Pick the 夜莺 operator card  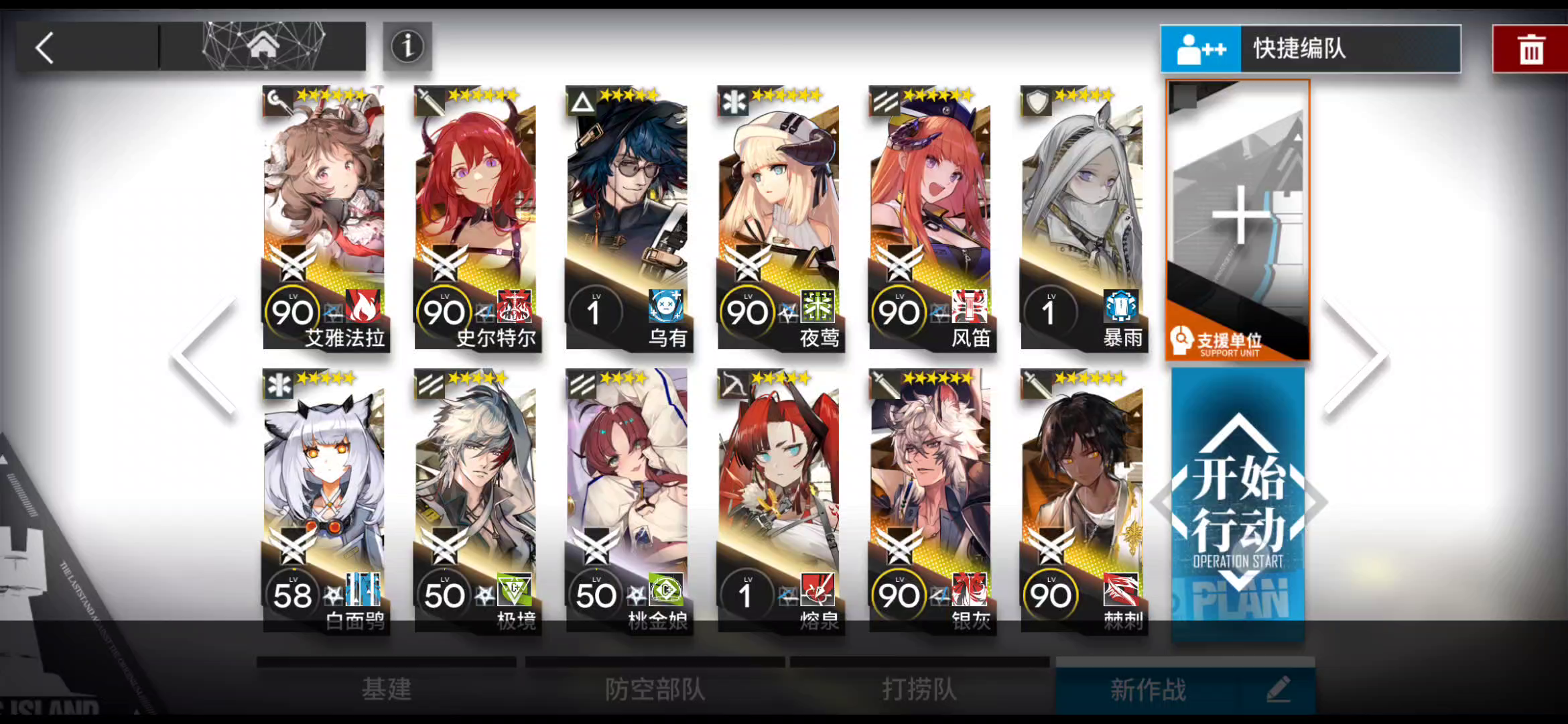point(779,218)
